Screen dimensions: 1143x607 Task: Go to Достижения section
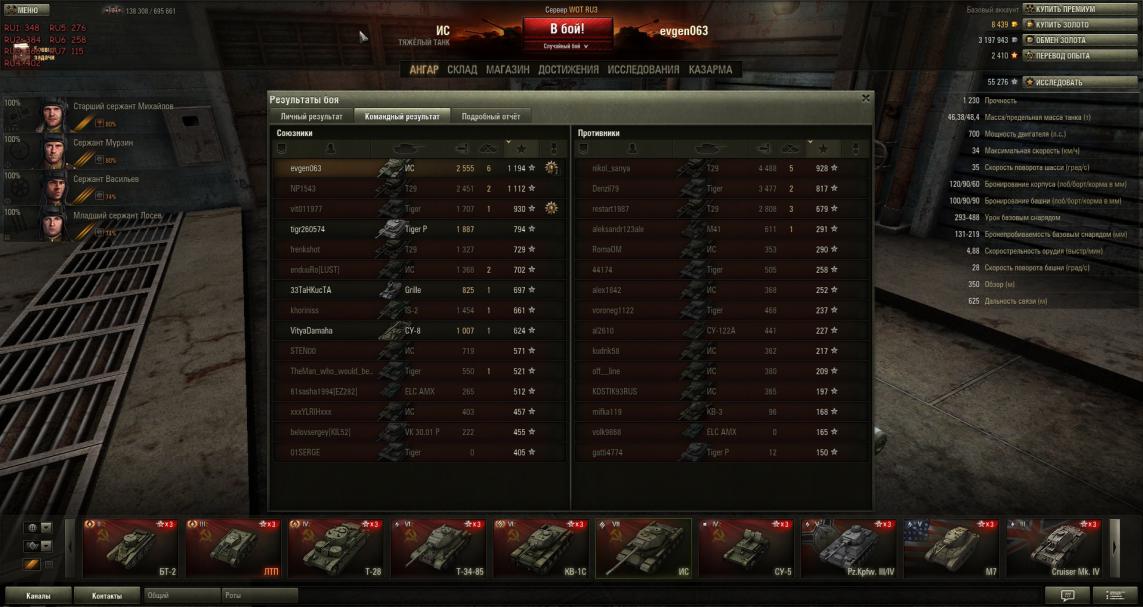coord(568,70)
